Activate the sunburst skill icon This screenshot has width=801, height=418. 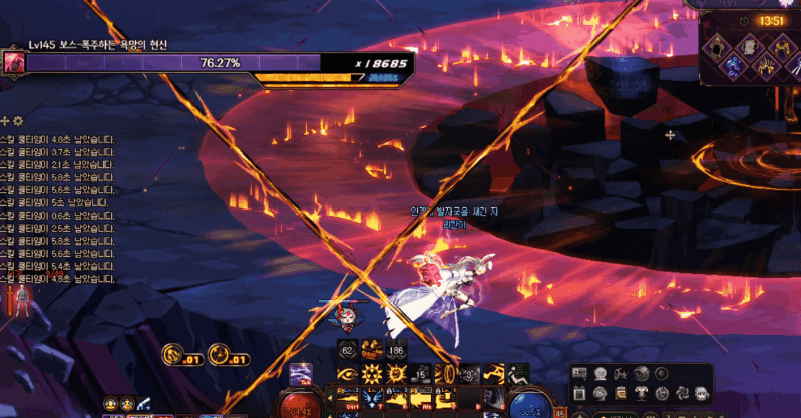[x=371, y=374]
